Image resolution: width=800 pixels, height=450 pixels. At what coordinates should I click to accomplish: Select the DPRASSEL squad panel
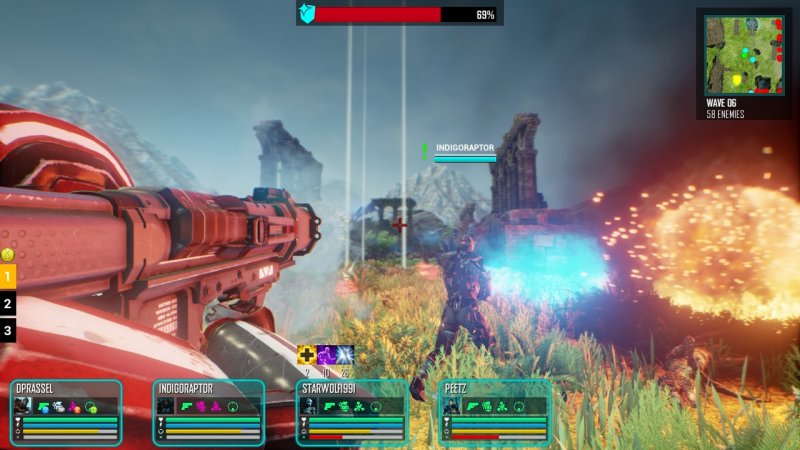click(x=66, y=411)
